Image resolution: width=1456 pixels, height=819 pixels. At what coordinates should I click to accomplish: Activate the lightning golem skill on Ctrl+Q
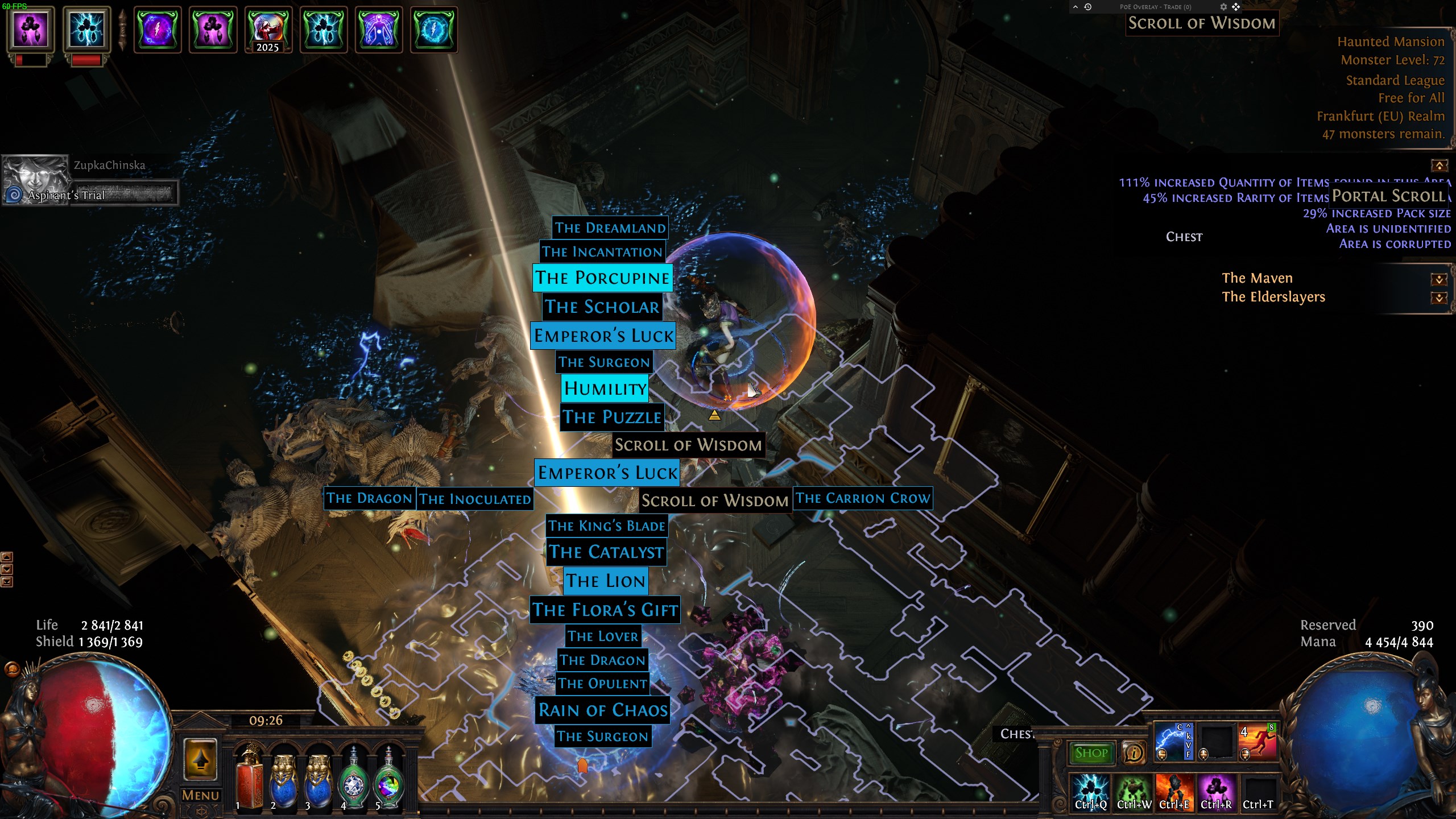click(1090, 791)
